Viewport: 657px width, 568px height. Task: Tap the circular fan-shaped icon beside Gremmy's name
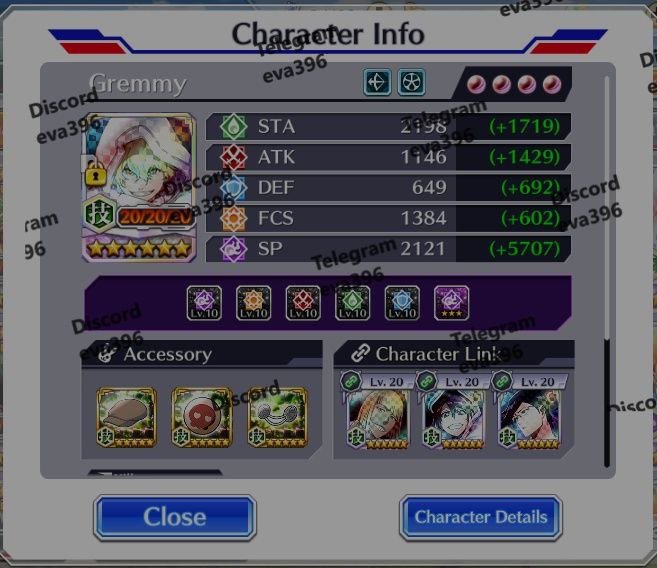click(x=411, y=82)
